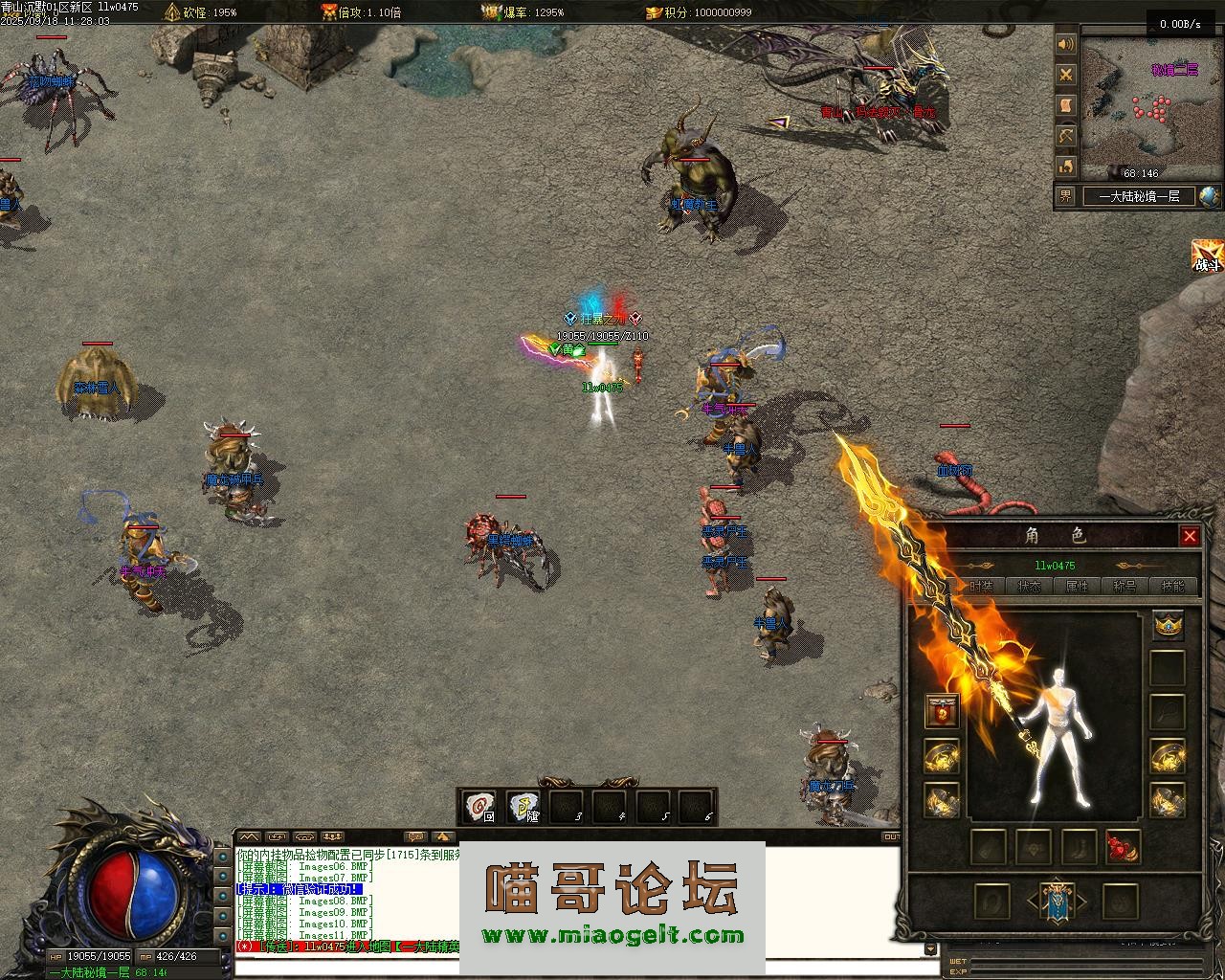Switch to the 时装 tab
The width and height of the screenshot is (1225, 980).
pos(981,586)
